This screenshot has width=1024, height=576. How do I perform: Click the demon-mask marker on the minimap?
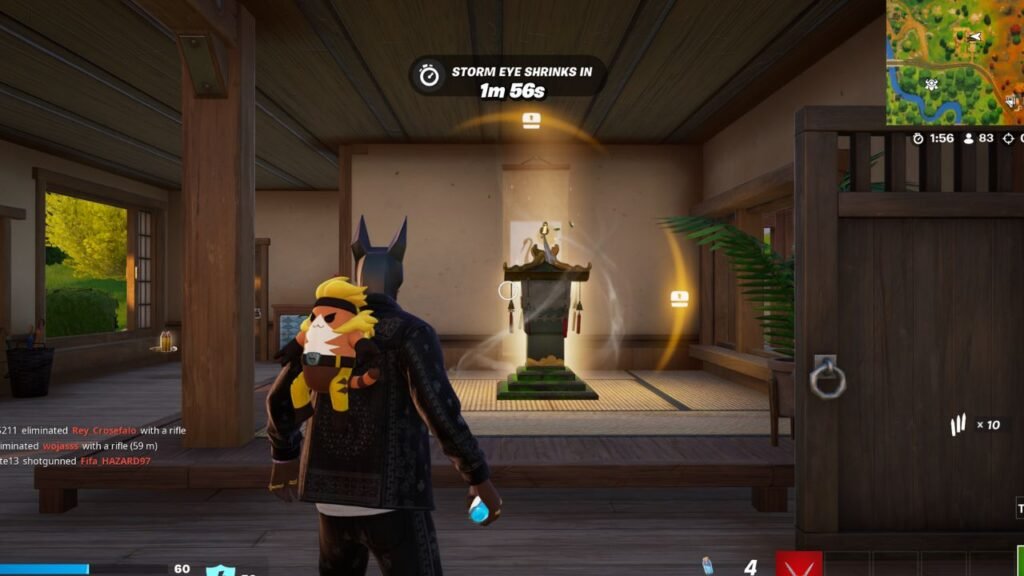click(932, 84)
